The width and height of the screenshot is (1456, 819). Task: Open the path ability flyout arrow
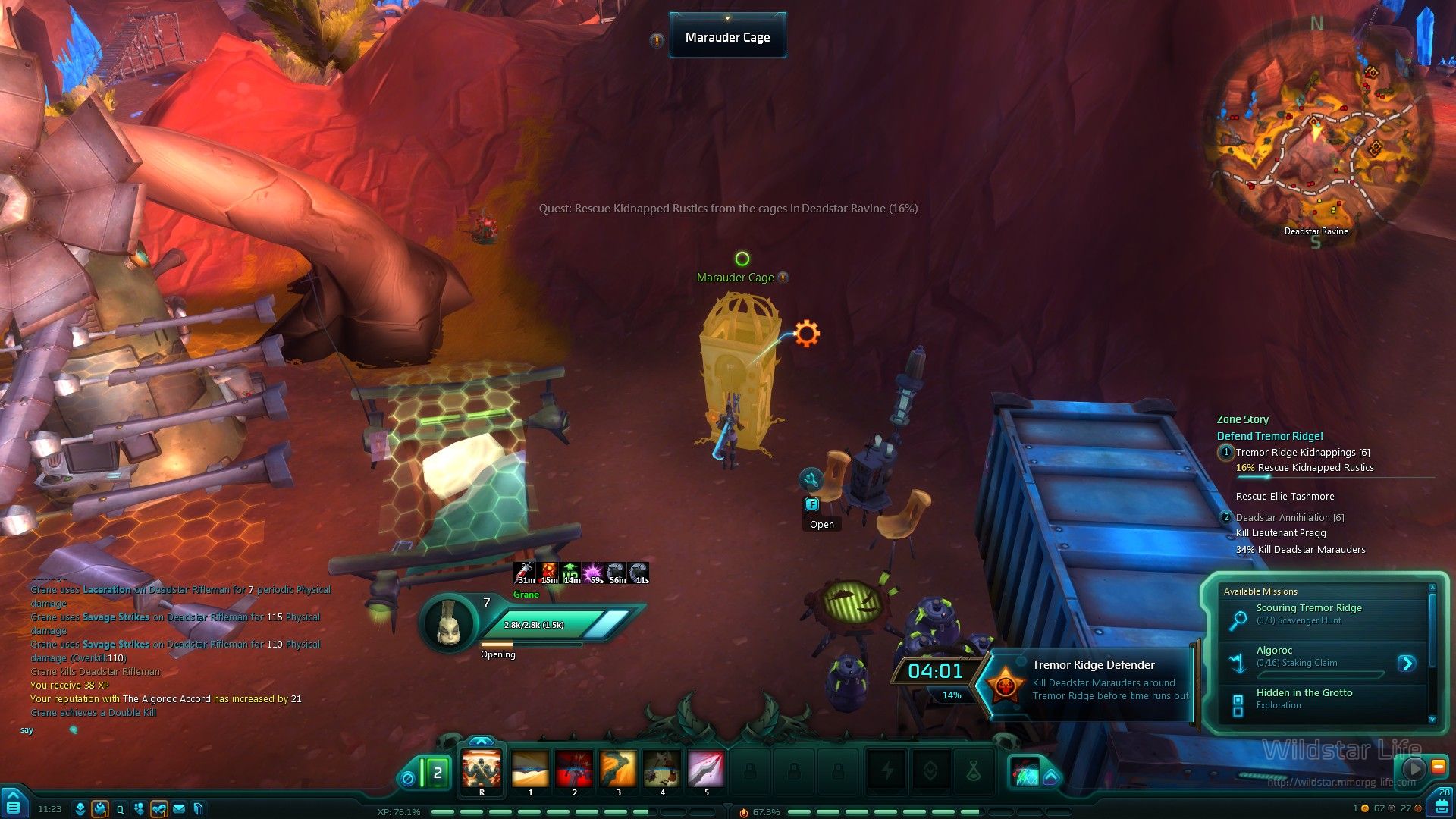(x=1051, y=777)
